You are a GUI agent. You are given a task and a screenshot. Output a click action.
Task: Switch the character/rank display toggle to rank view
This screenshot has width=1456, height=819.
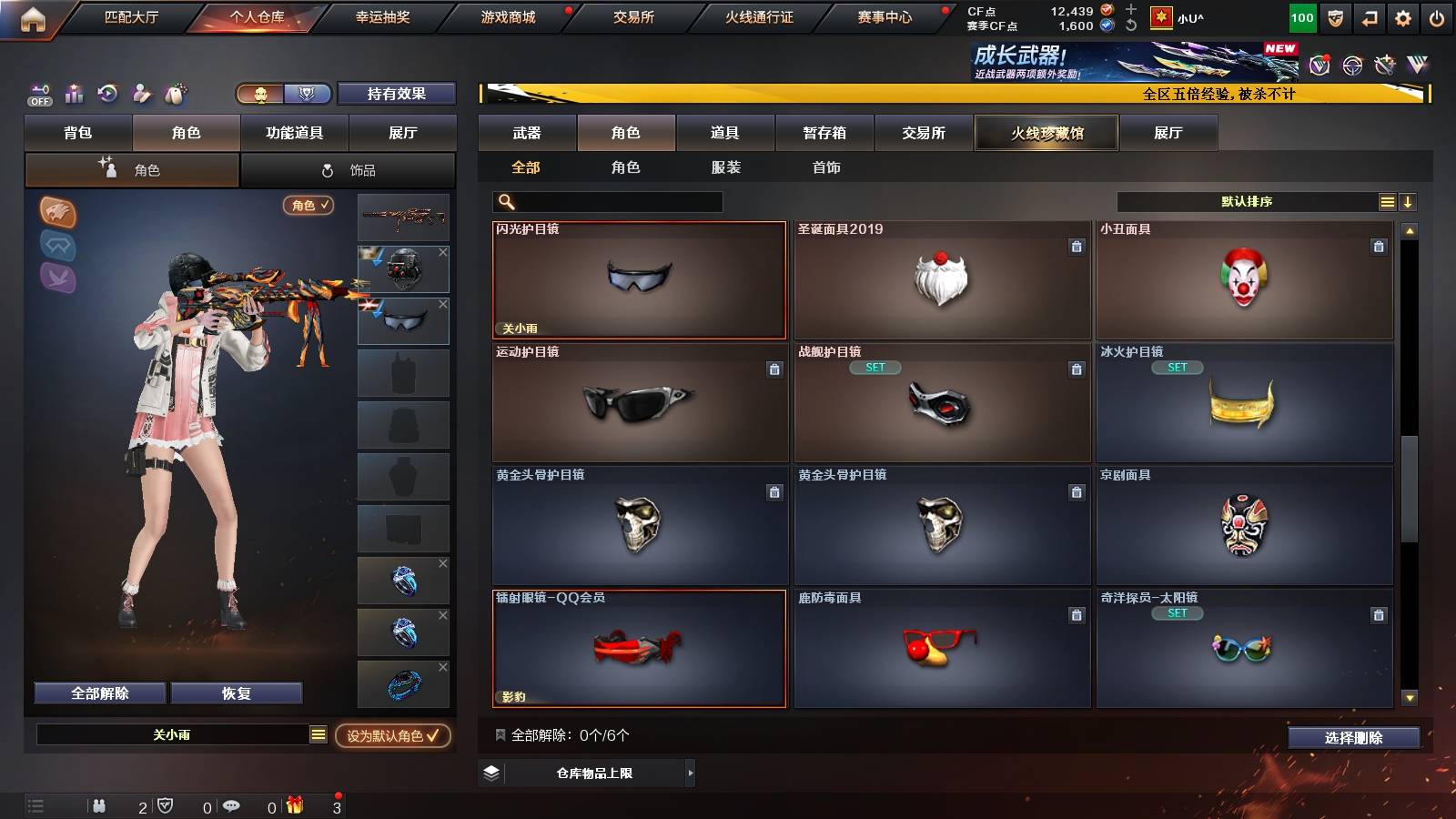tap(308, 94)
